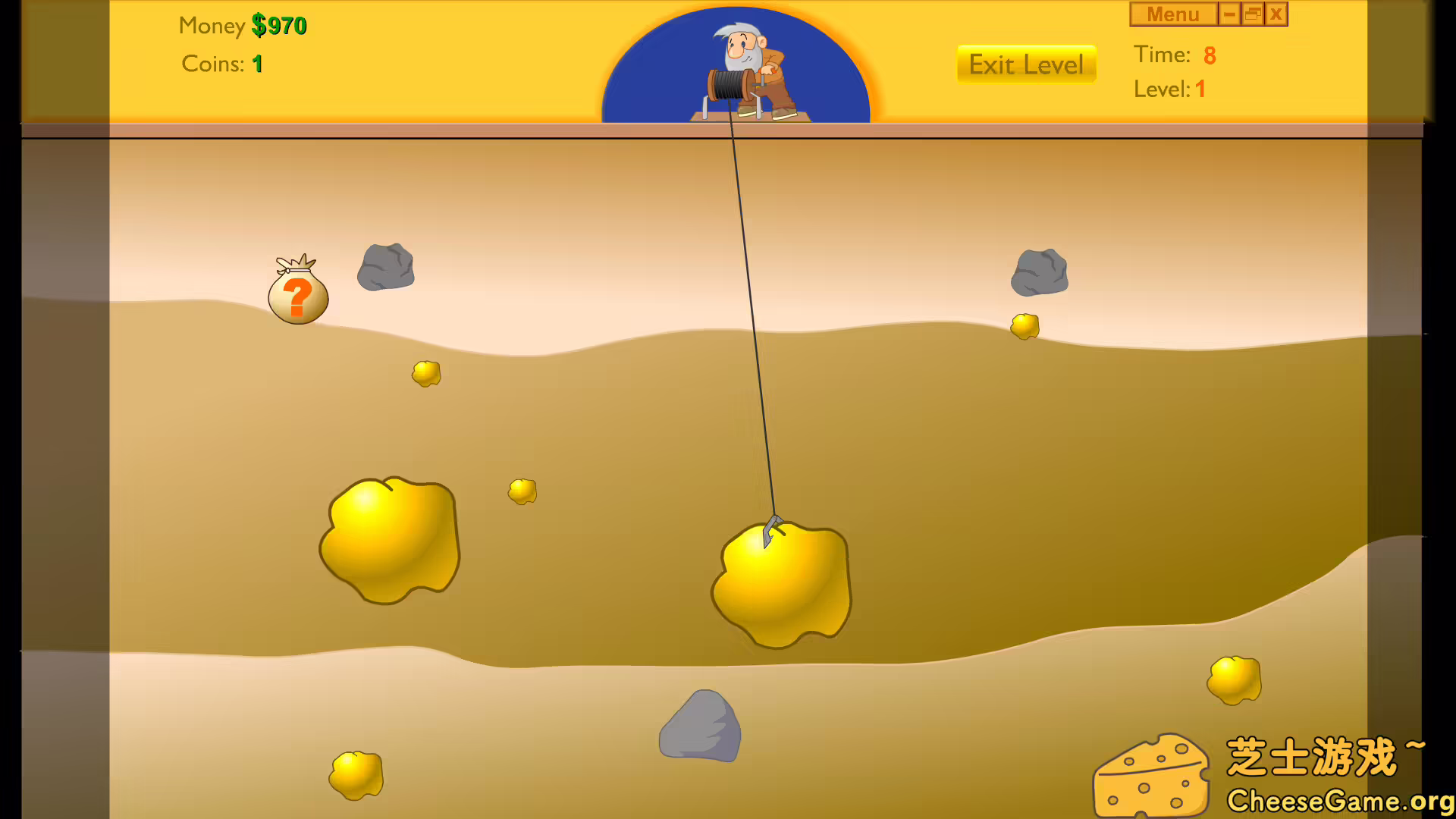
Task: Click the large gold nugget on the left
Action: click(x=391, y=538)
